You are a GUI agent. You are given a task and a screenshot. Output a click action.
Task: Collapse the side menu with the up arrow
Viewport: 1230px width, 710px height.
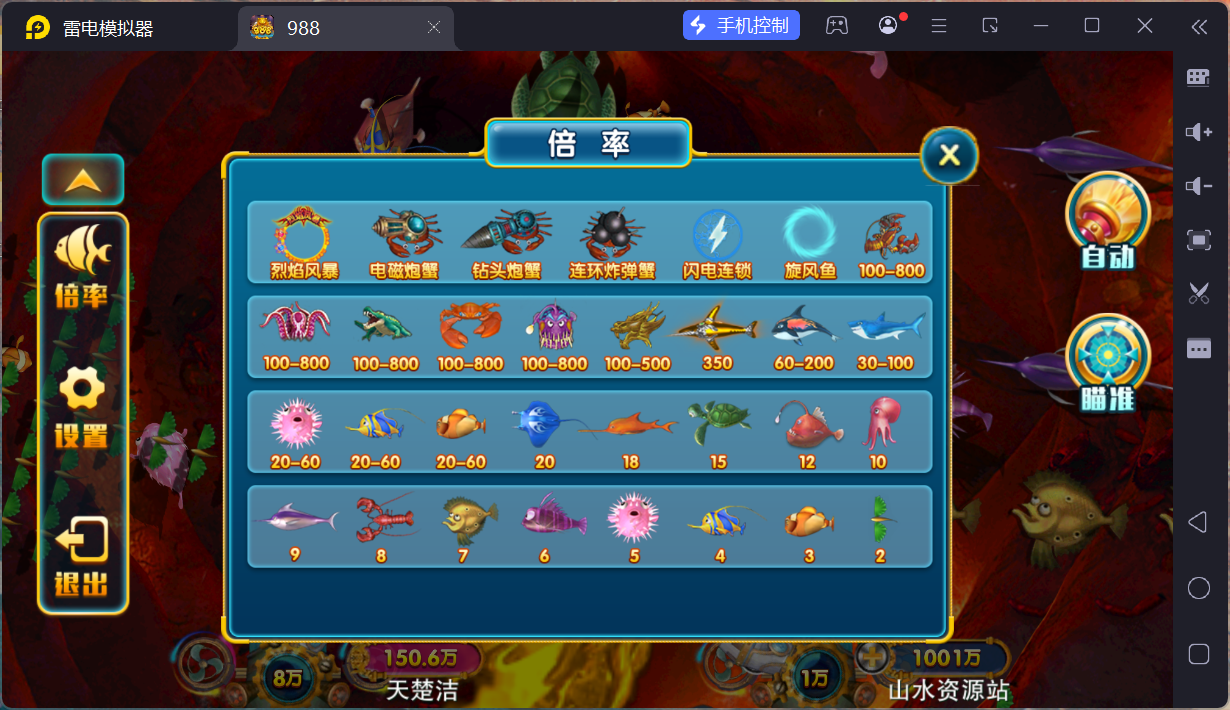[x=83, y=180]
